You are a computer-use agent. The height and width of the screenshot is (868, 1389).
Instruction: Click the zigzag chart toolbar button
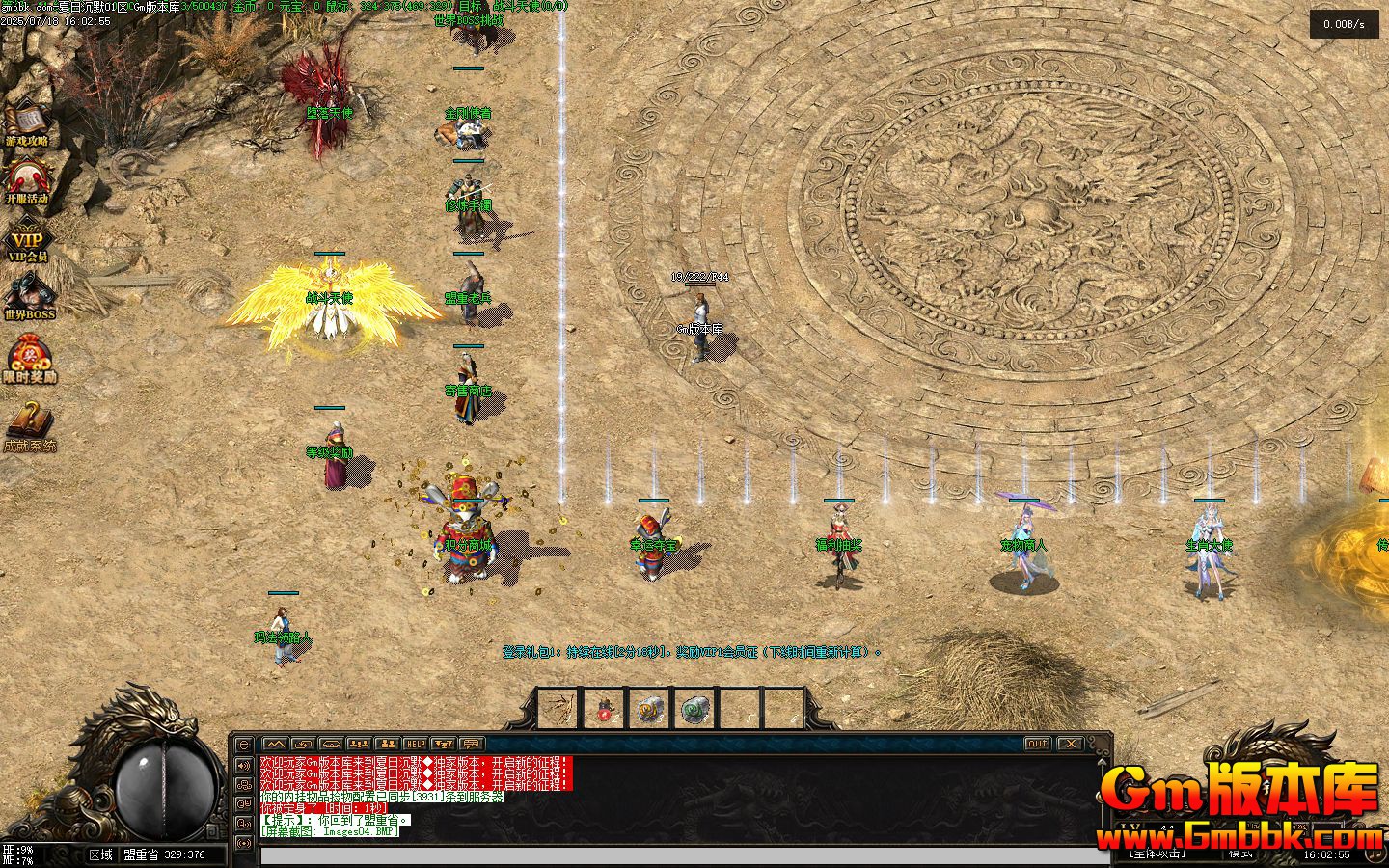coord(275,745)
